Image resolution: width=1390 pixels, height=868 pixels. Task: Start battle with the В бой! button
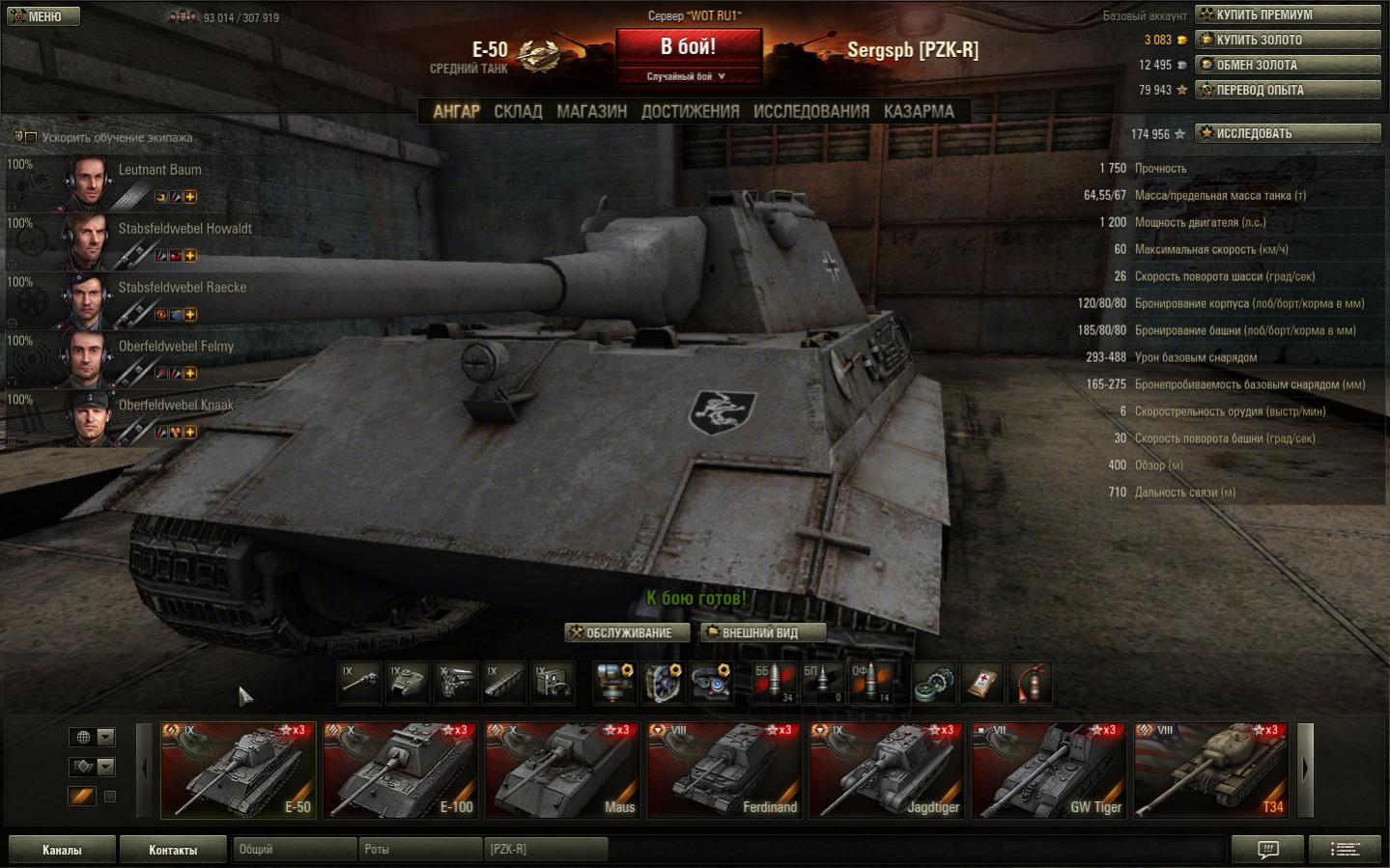(688, 47)
